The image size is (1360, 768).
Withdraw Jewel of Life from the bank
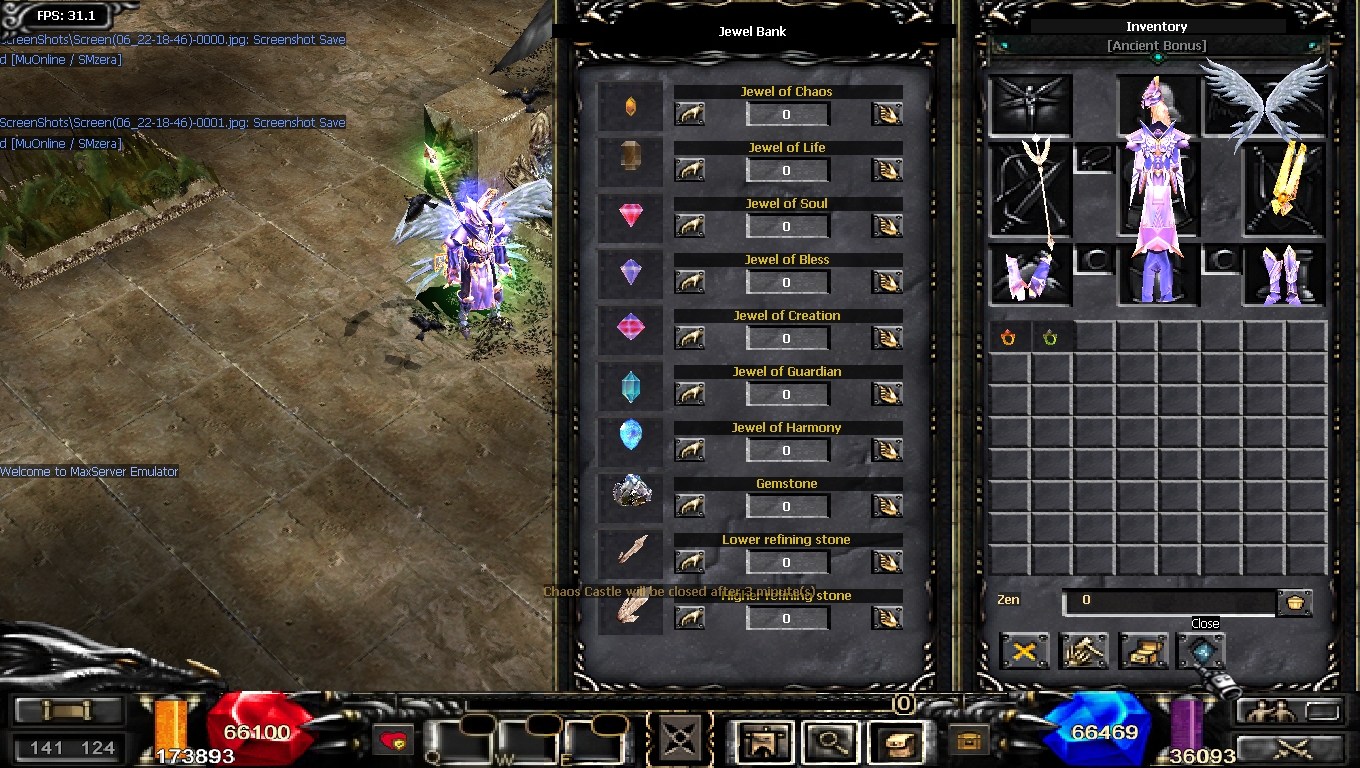[886, 170]
